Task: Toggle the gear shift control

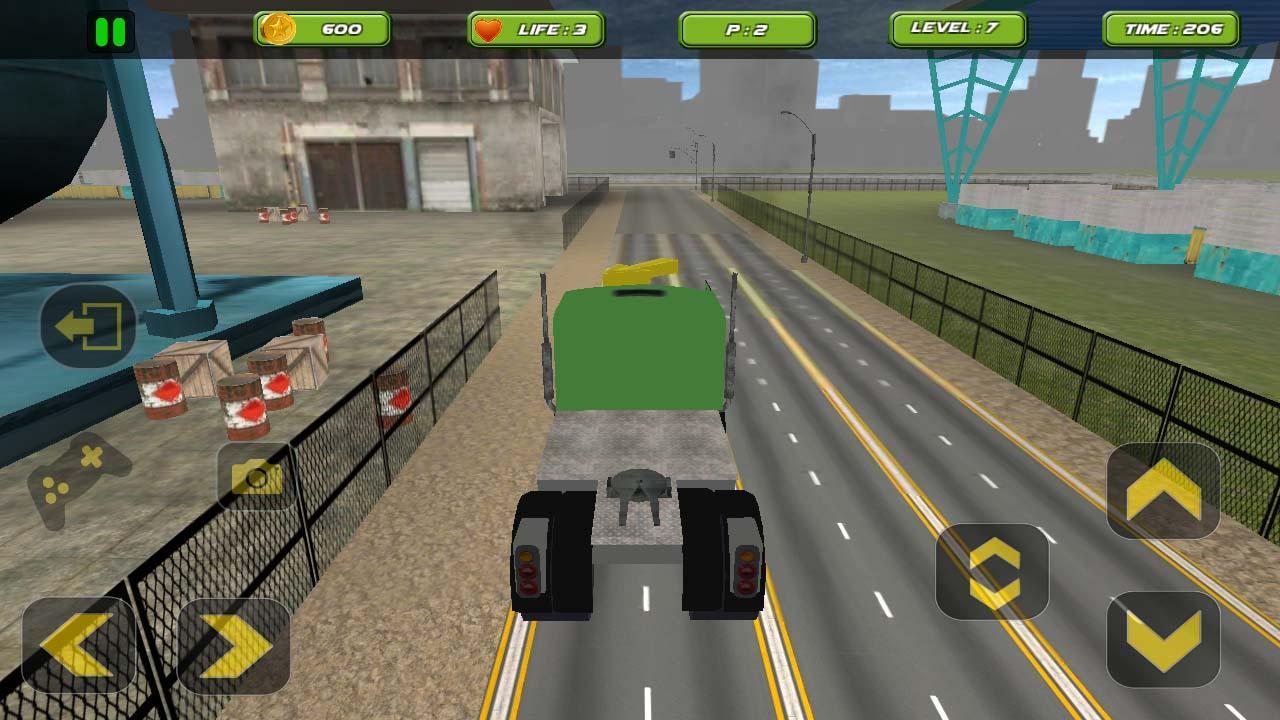Action: coord(994,572)
